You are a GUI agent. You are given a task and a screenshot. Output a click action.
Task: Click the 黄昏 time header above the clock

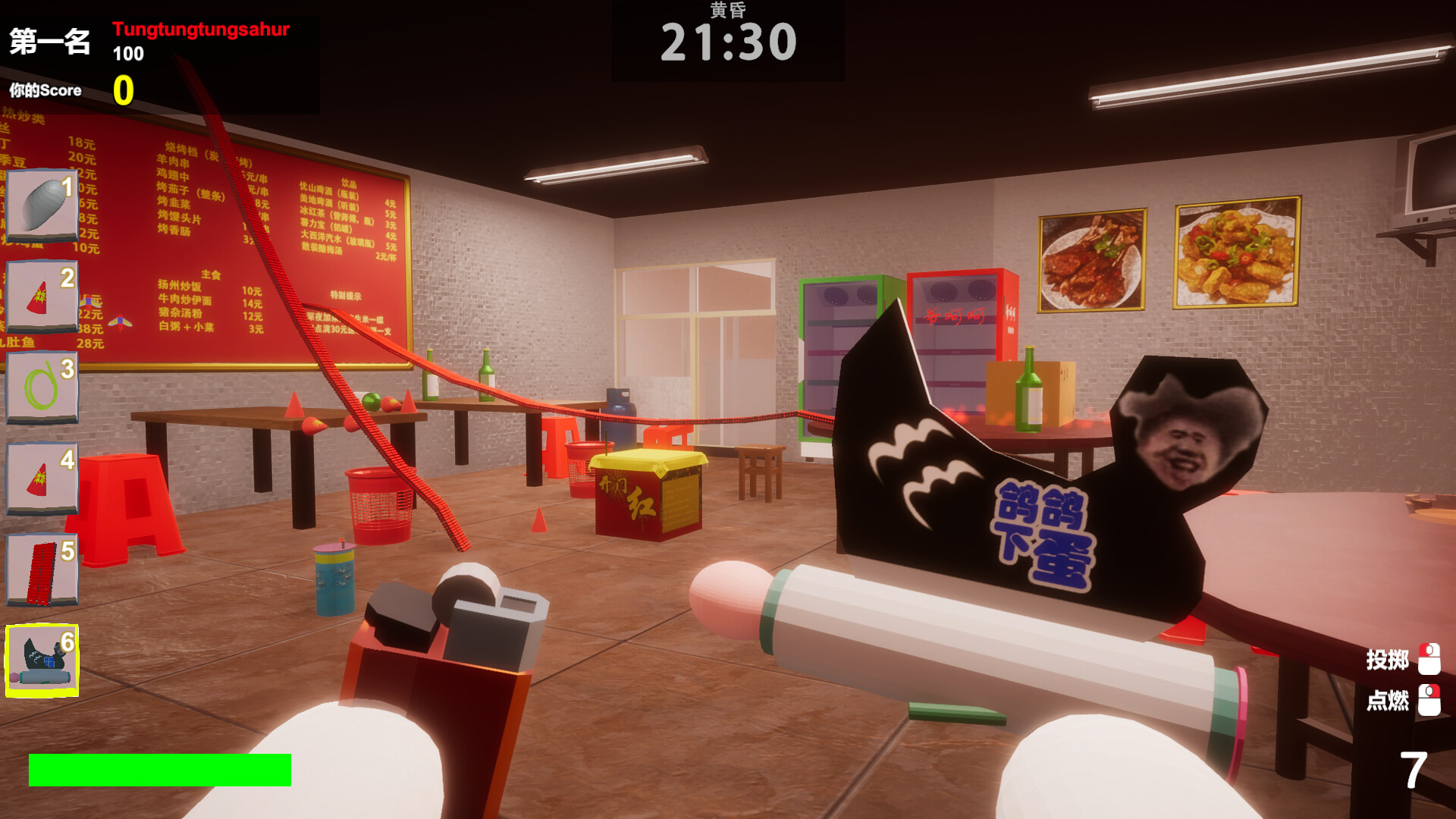pos(726,11)
